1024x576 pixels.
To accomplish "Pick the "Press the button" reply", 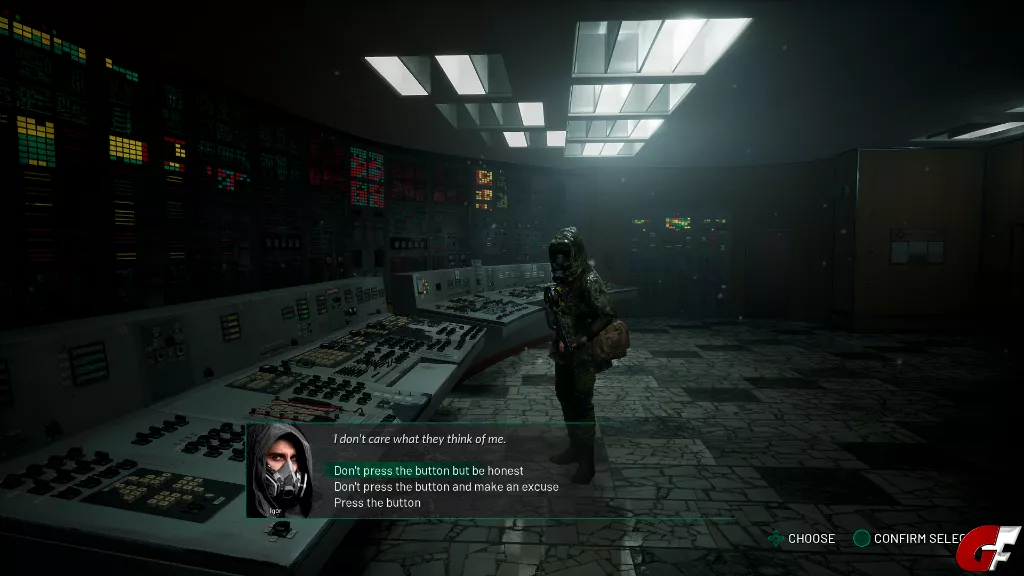I will [377, 503].
